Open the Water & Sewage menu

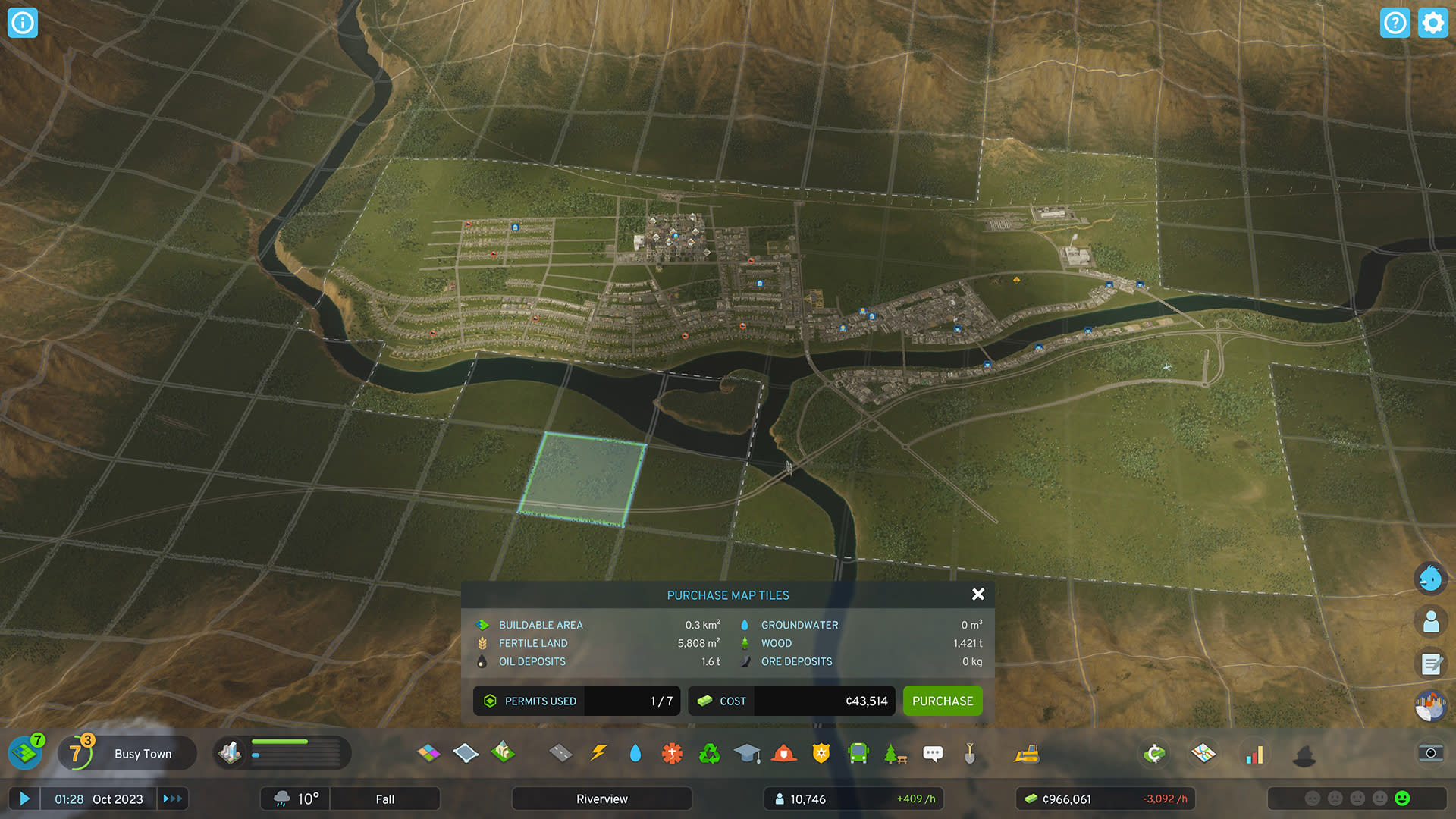pos(635,753)
